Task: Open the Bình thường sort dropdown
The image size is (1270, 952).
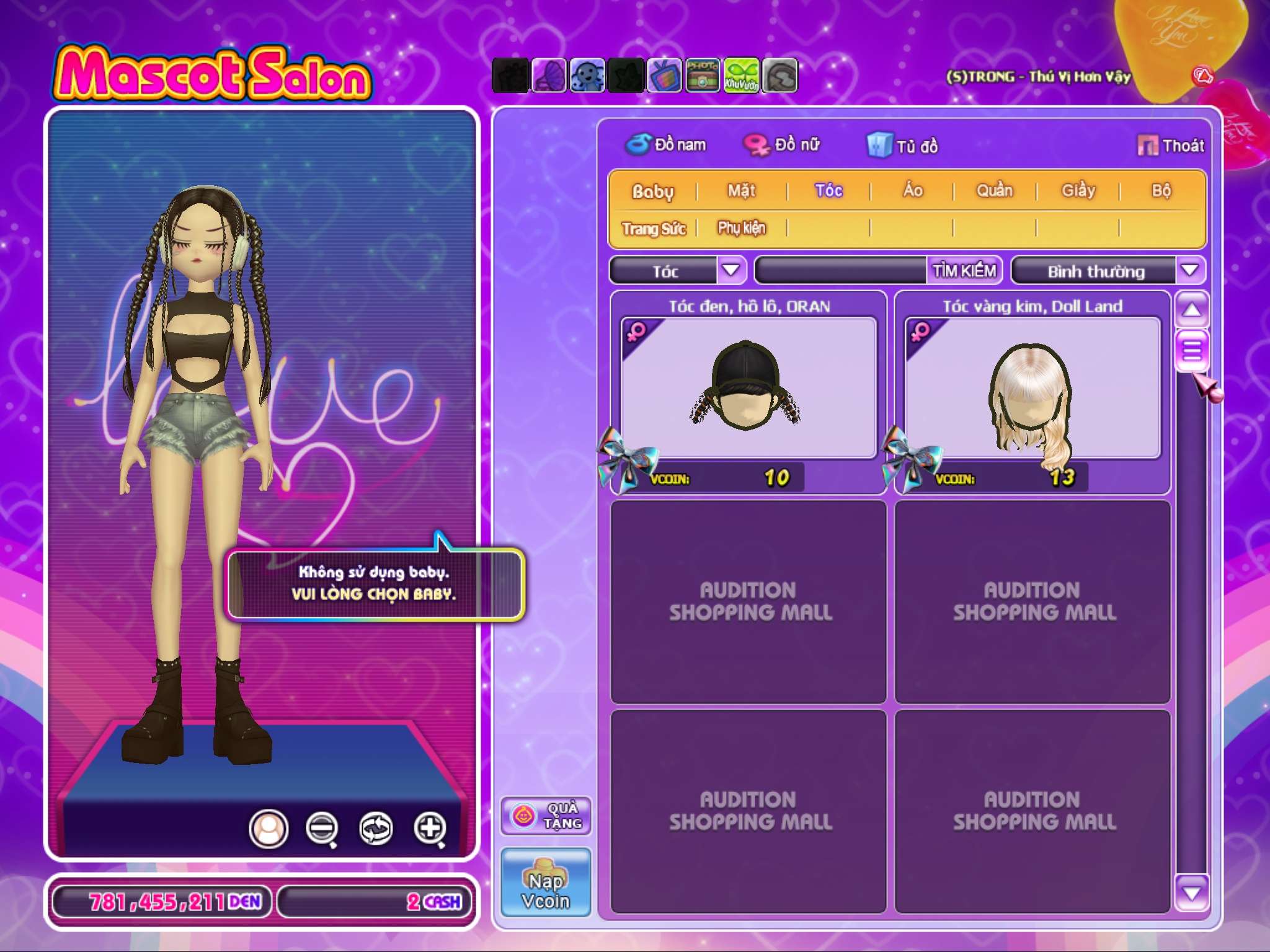Action: pyautogui.click(x=1189, y=271)
